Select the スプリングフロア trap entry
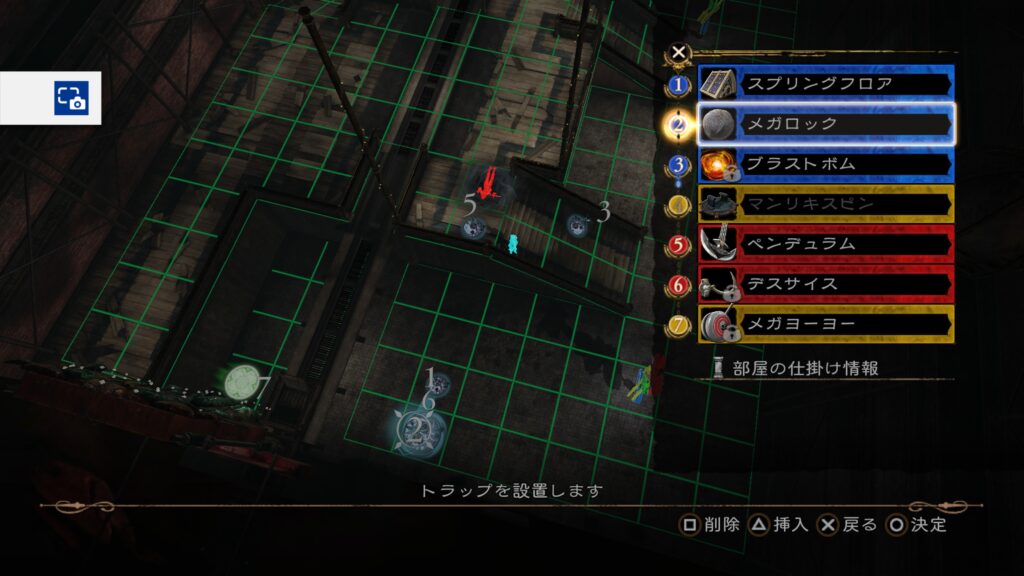Screen dimensions: 1024x576 (x=825, y=84)
